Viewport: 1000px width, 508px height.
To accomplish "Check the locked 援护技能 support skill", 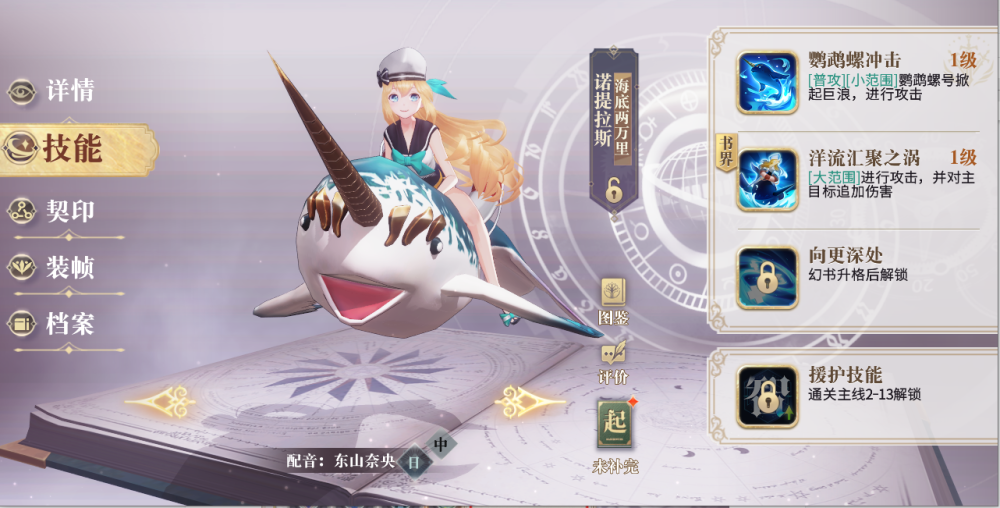I will point(767,391).
